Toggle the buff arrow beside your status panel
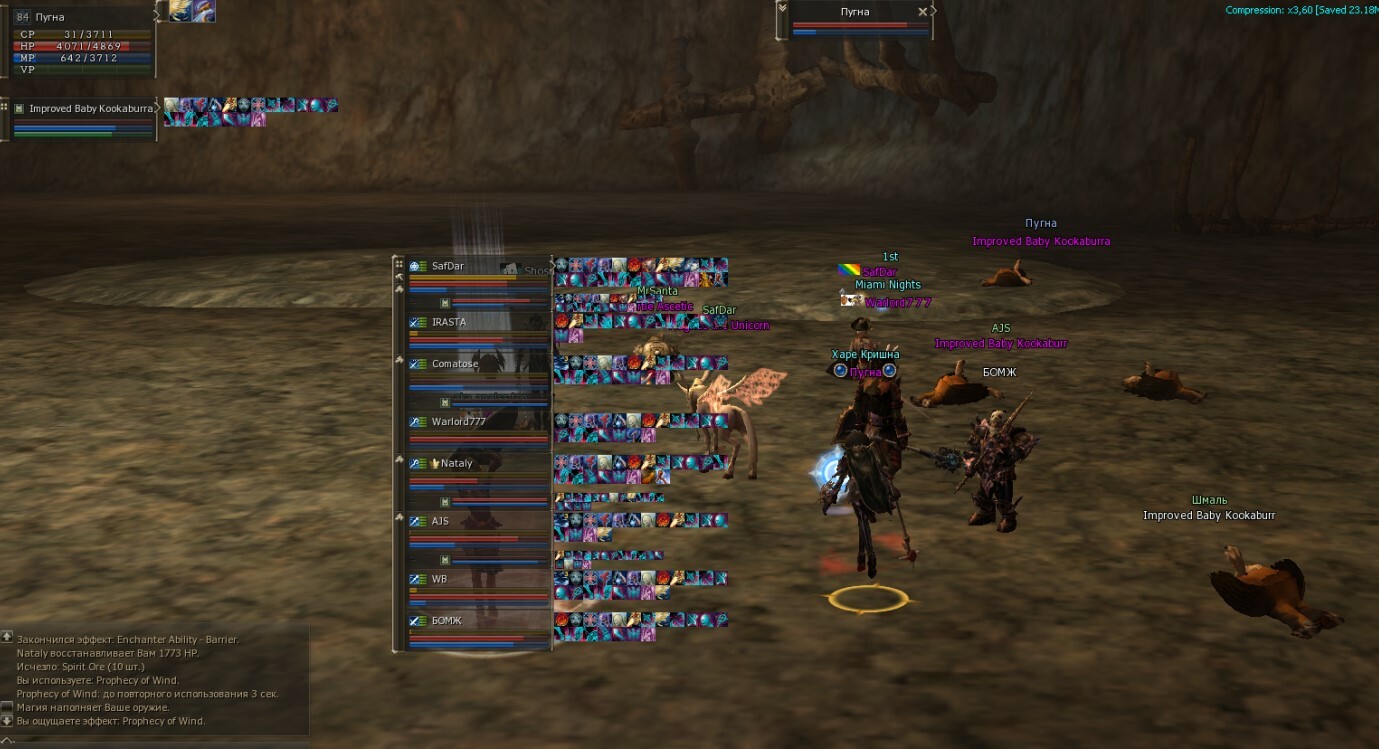1379x749 pixels. coord(159,14)
